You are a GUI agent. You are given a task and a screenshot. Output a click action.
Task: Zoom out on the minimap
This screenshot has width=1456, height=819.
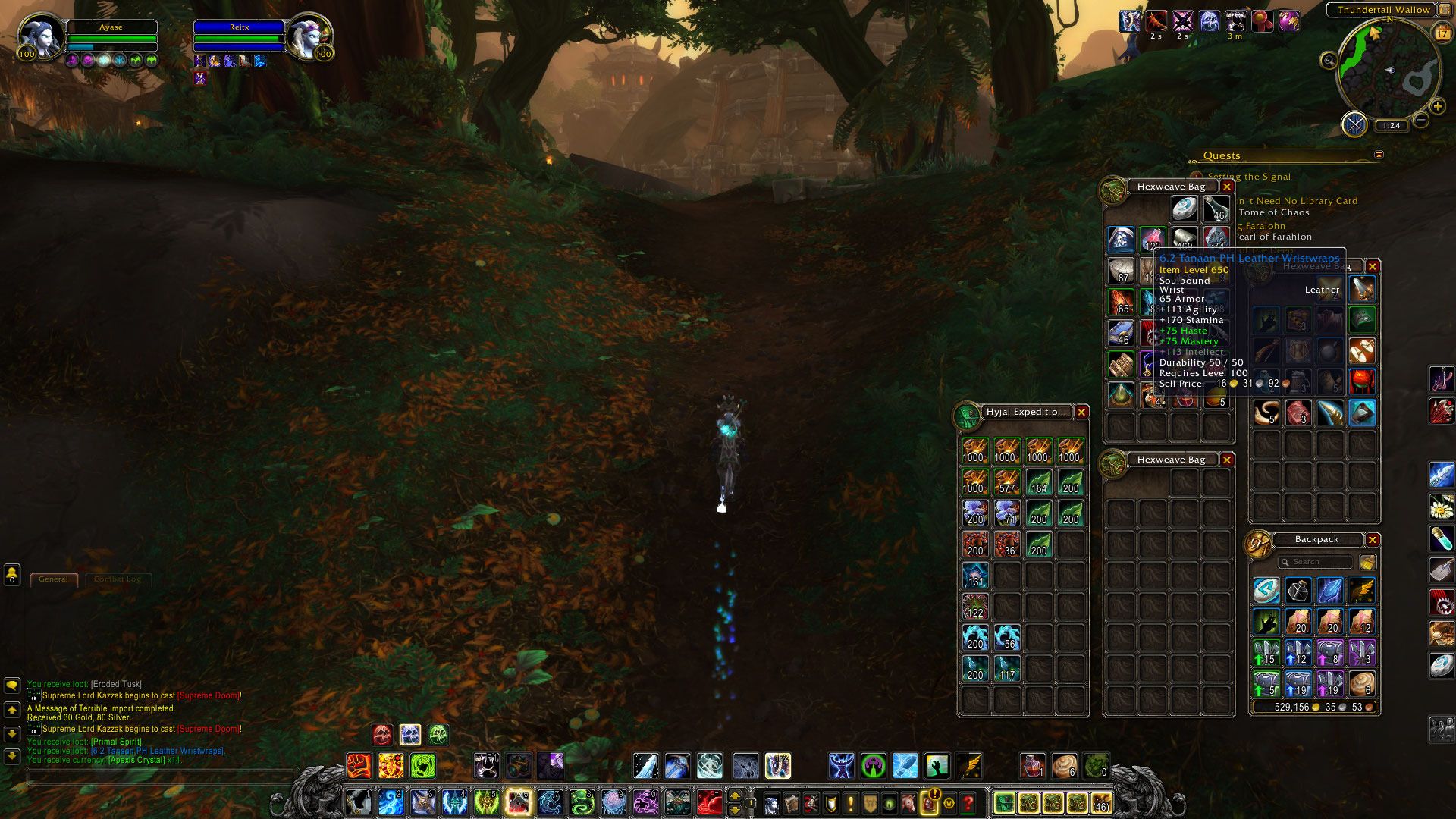(1421, 120)
